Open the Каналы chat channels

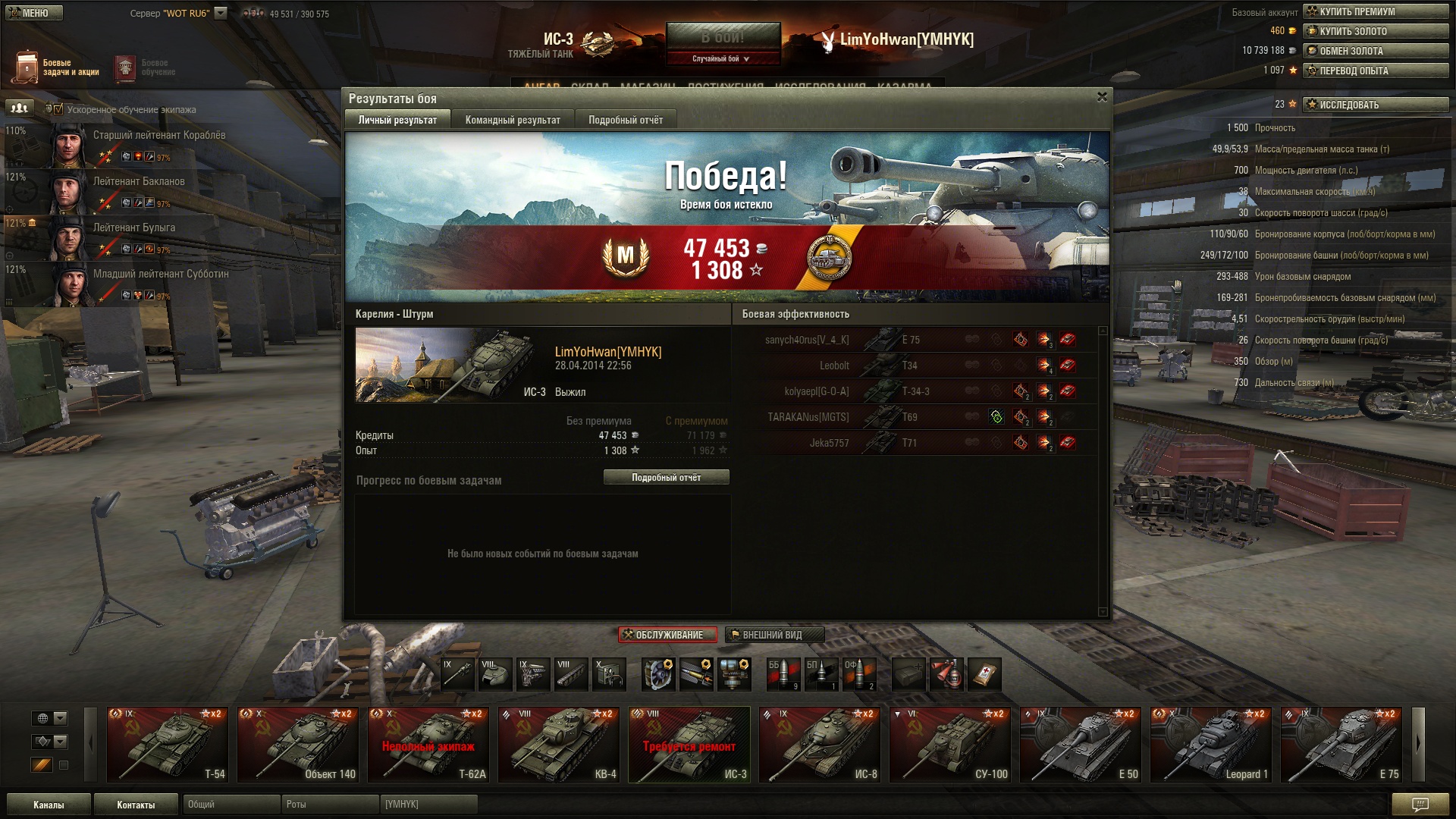pos(49,805)
